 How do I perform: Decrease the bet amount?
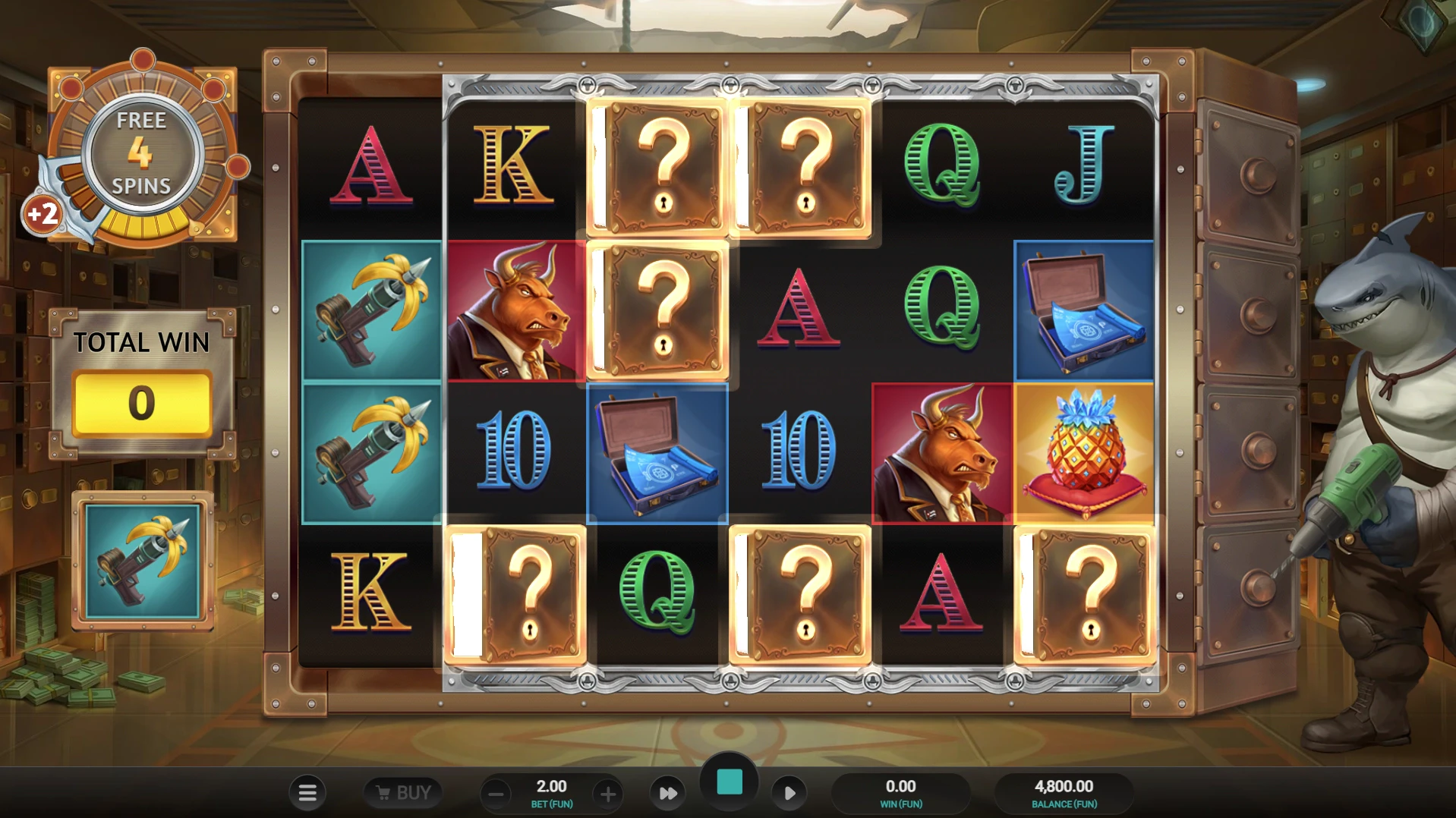pyautogui.click(x=496, y=794)
